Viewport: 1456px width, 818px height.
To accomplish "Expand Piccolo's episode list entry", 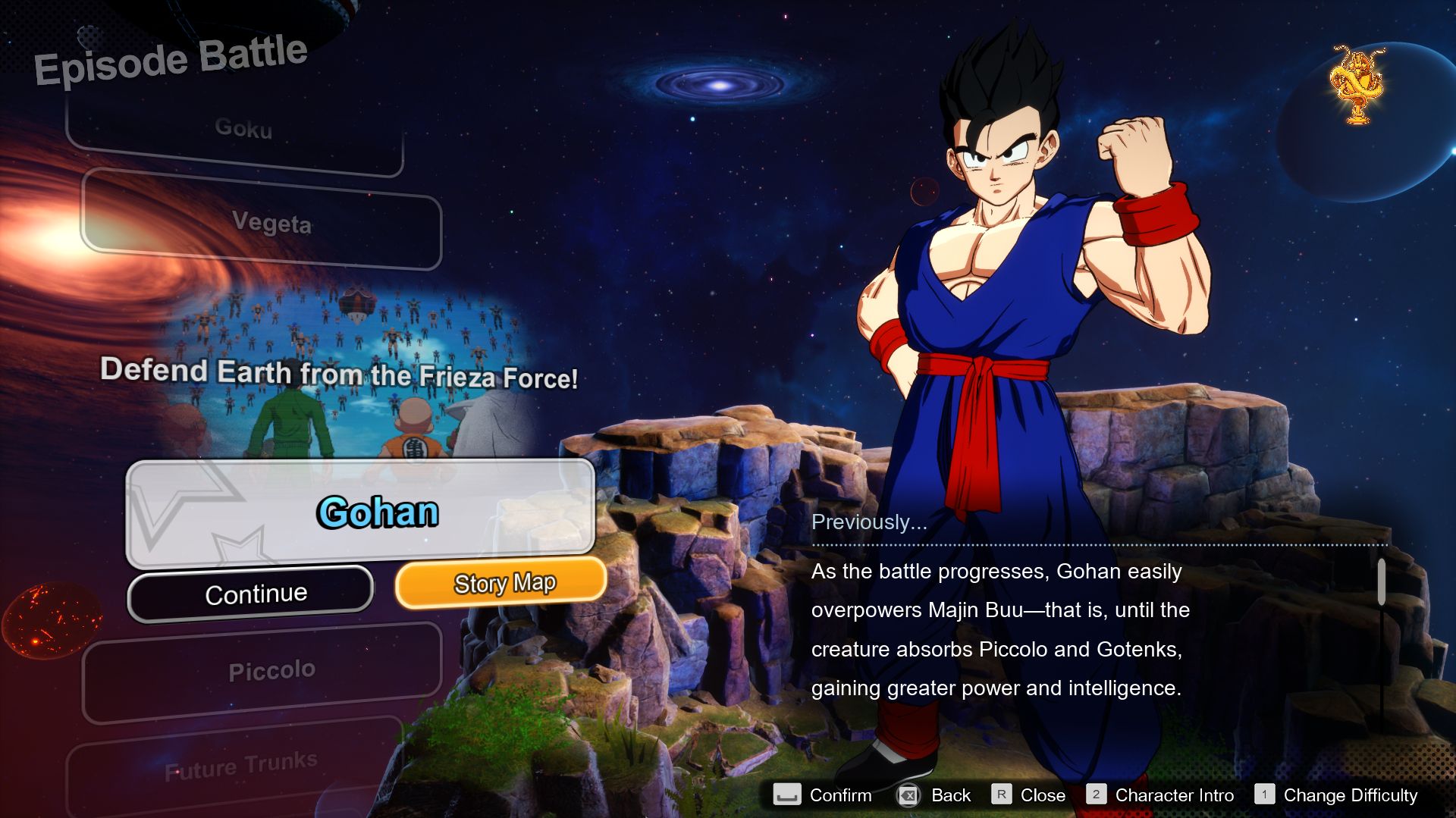I will (x=273, y=669).
